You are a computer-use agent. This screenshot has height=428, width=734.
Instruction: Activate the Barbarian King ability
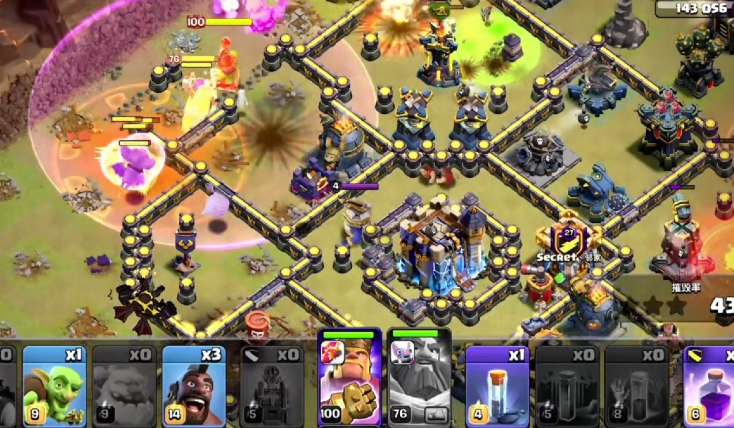[349, 382]
